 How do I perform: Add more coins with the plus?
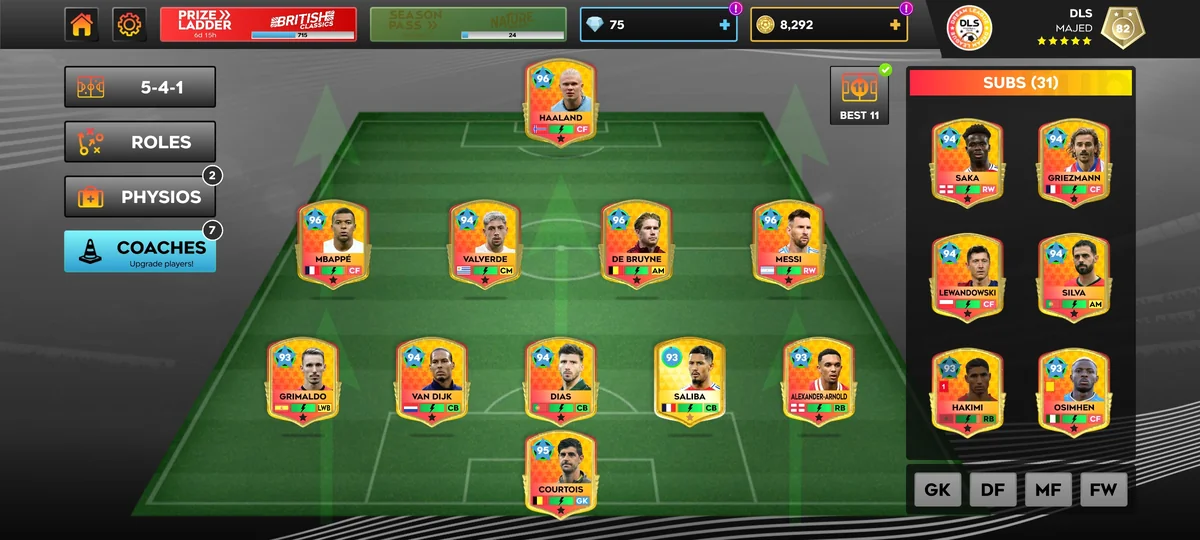(894, 25)
